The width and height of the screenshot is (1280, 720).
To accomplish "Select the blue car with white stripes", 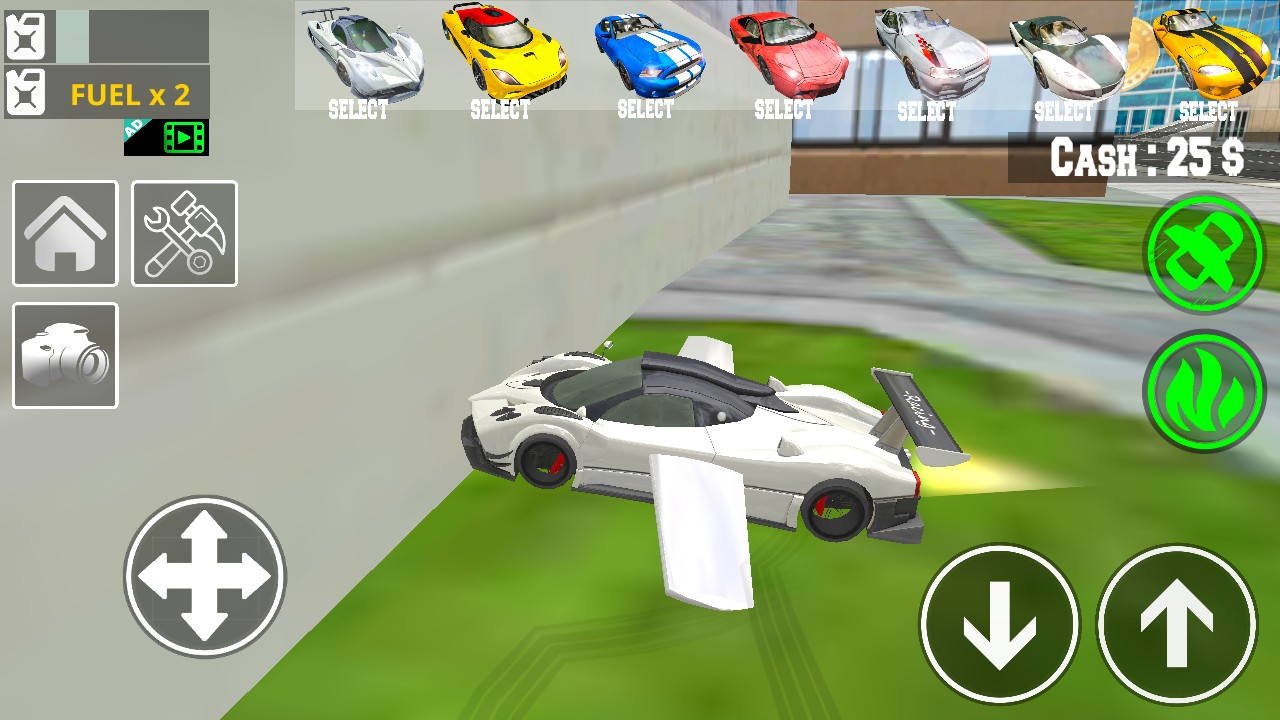I will coord(646,58).
